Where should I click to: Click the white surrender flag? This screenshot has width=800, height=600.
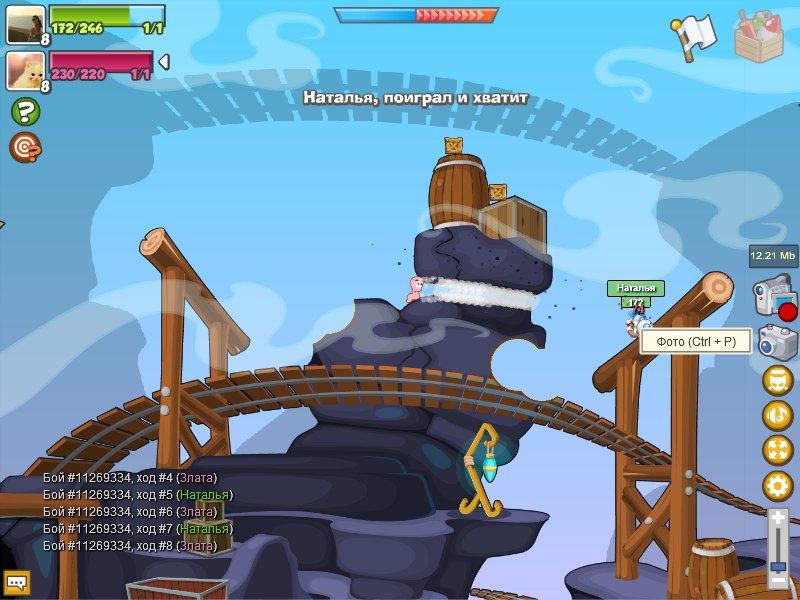[x=693, y=38]
